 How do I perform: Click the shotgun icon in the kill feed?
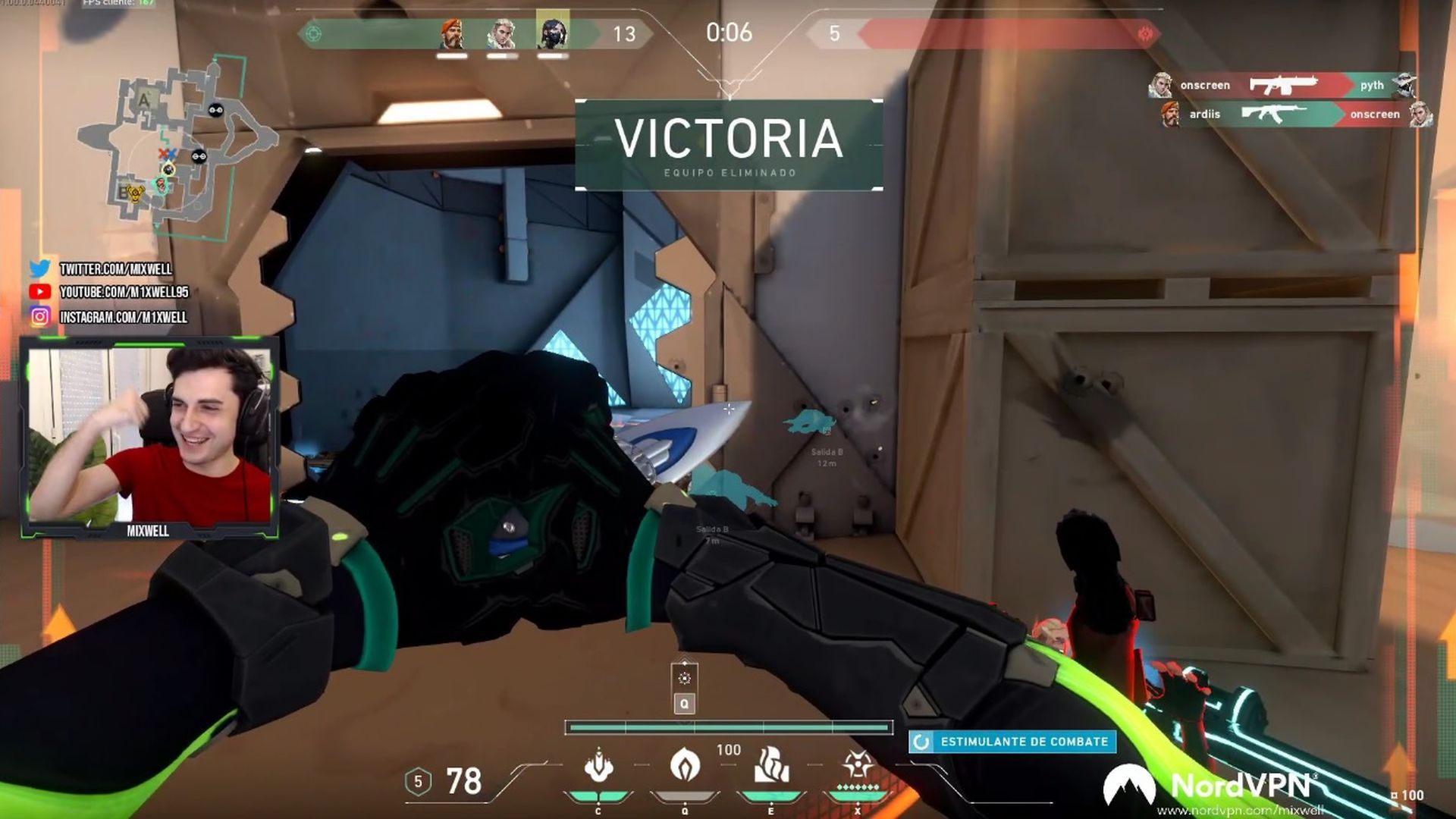pos(1283,85)
